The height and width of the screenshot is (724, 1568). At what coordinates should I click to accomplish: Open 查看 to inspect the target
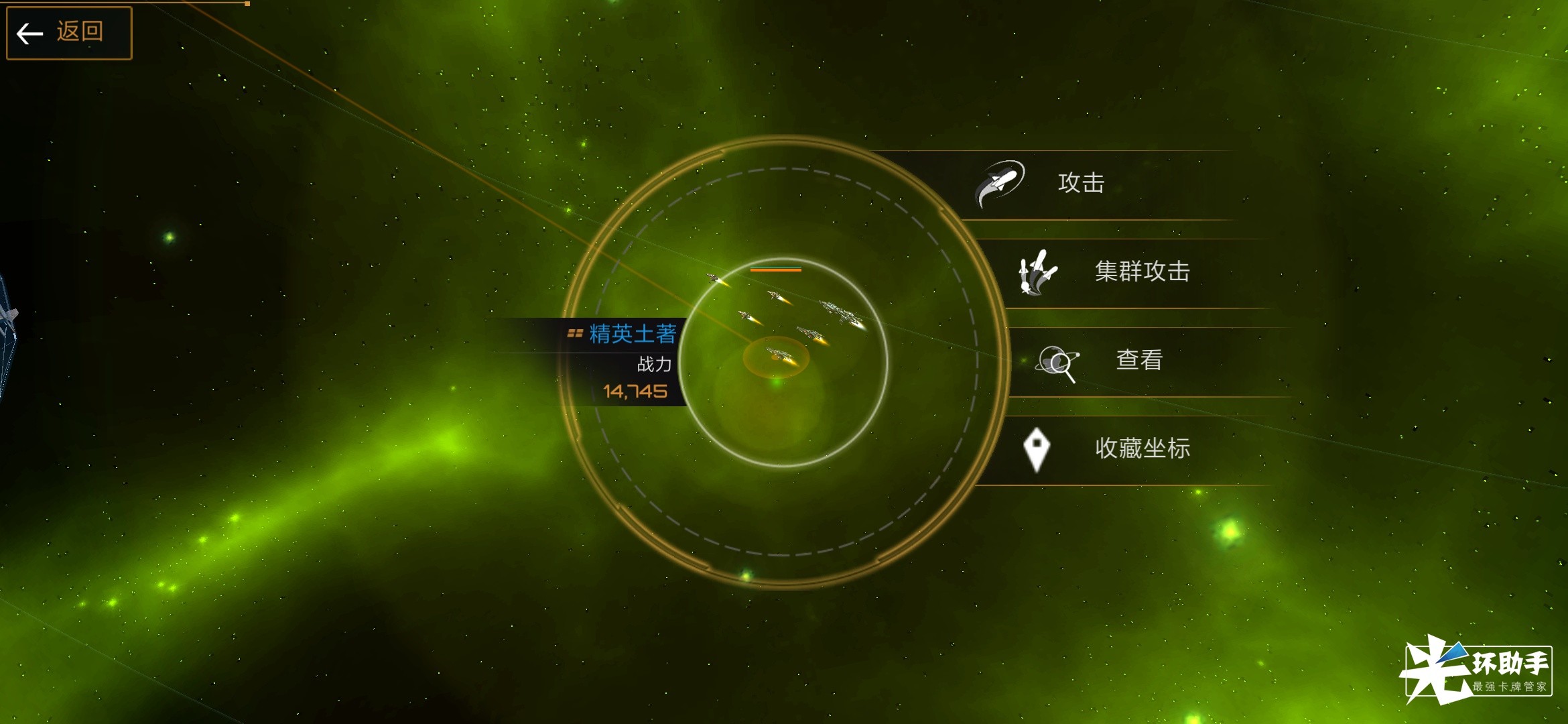click(x=1138, y=361)
